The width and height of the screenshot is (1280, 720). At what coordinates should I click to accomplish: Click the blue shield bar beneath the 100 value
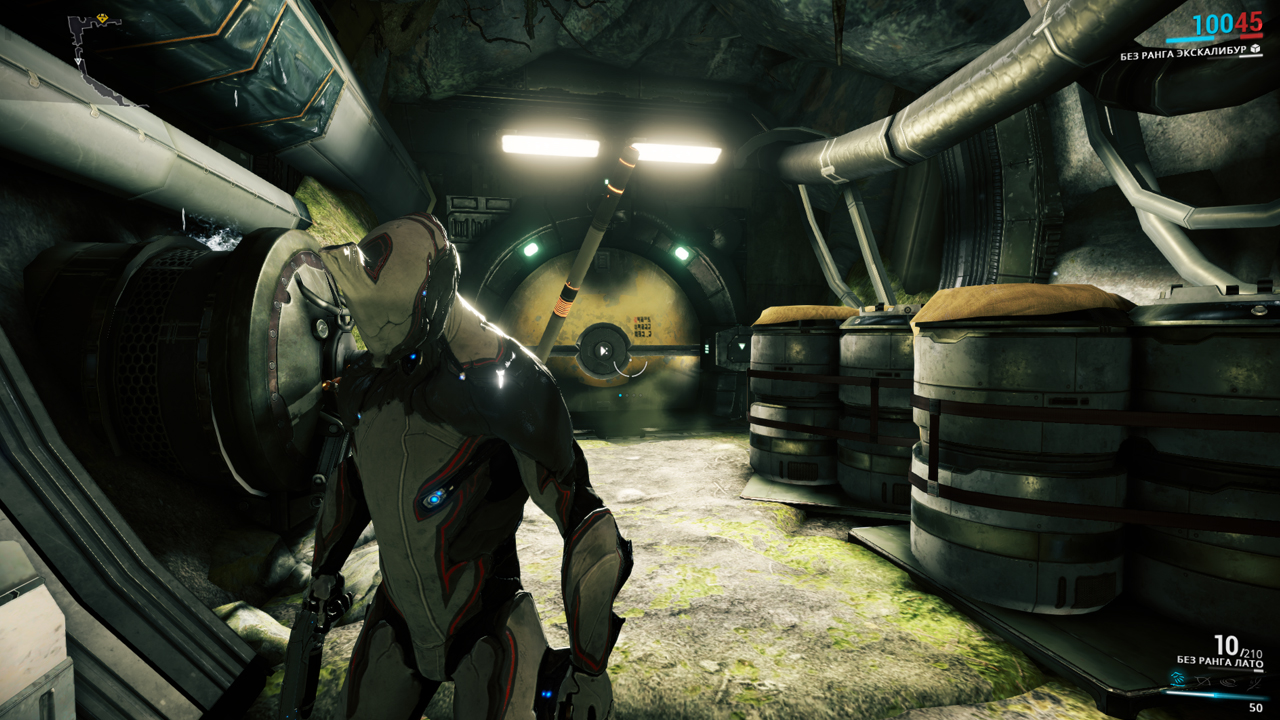[1190, 40]
